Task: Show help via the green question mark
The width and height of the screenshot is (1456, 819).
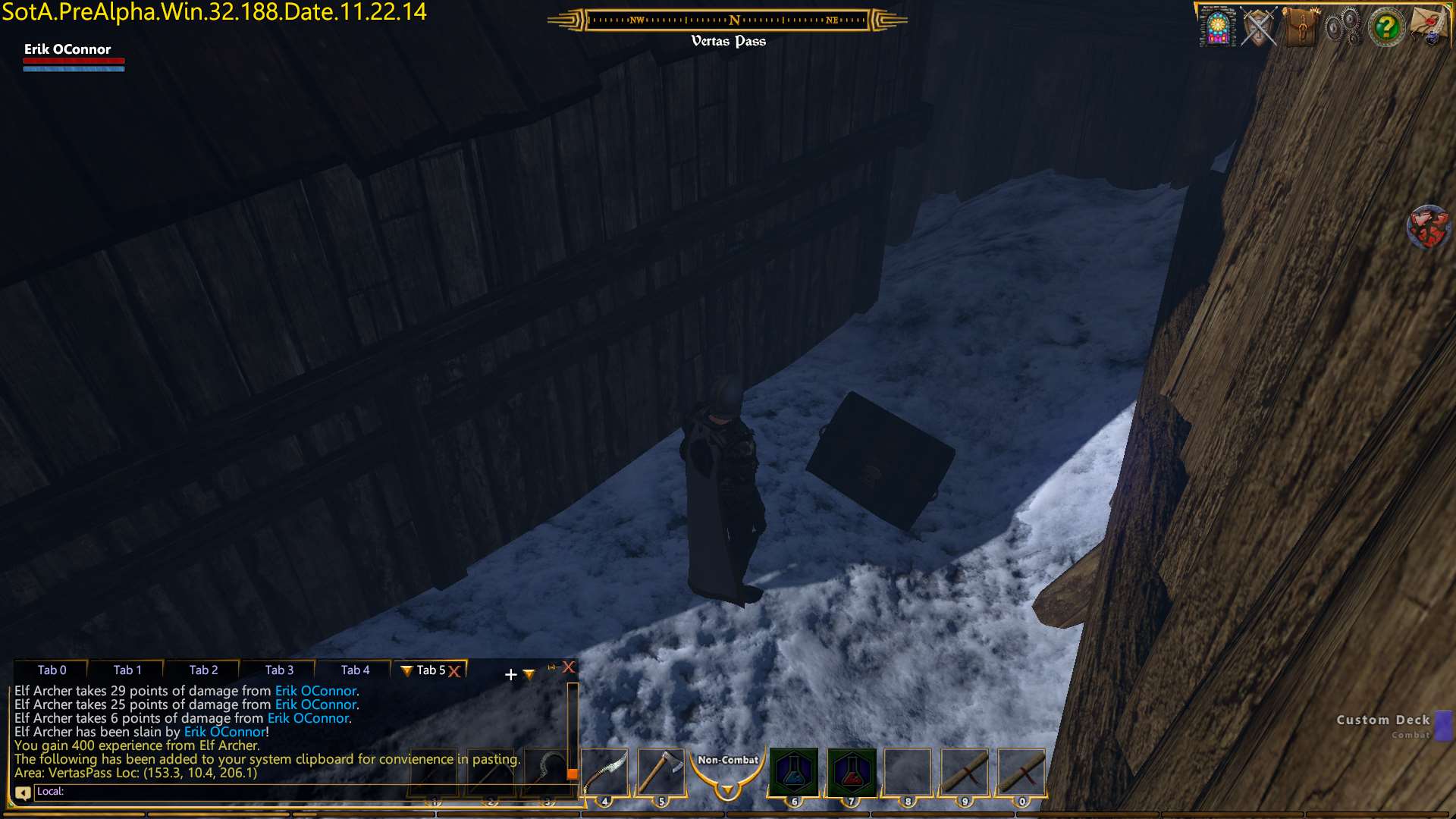Action: 1386,27
